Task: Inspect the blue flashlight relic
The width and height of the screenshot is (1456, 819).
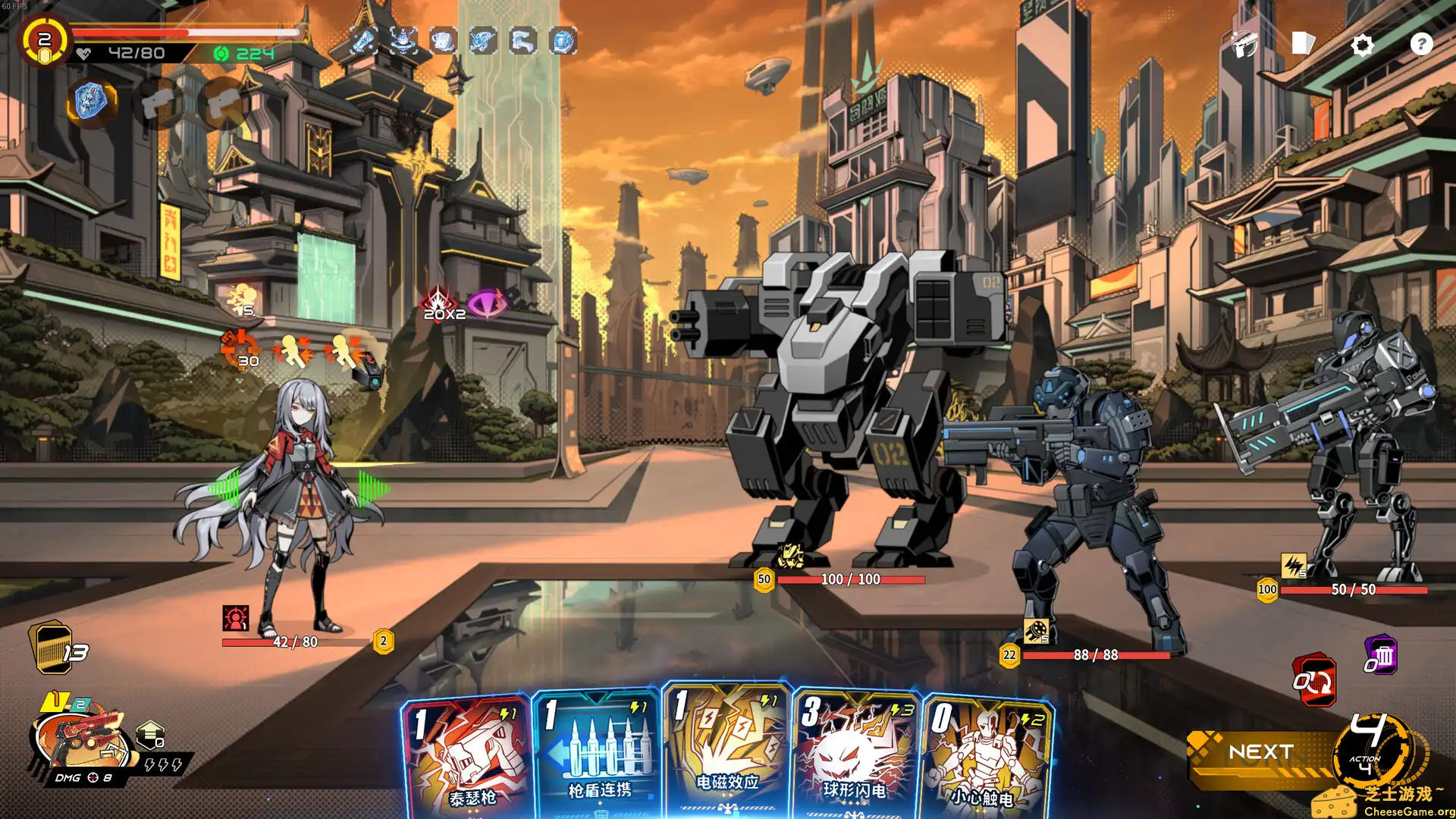Action: pos(363,40)
